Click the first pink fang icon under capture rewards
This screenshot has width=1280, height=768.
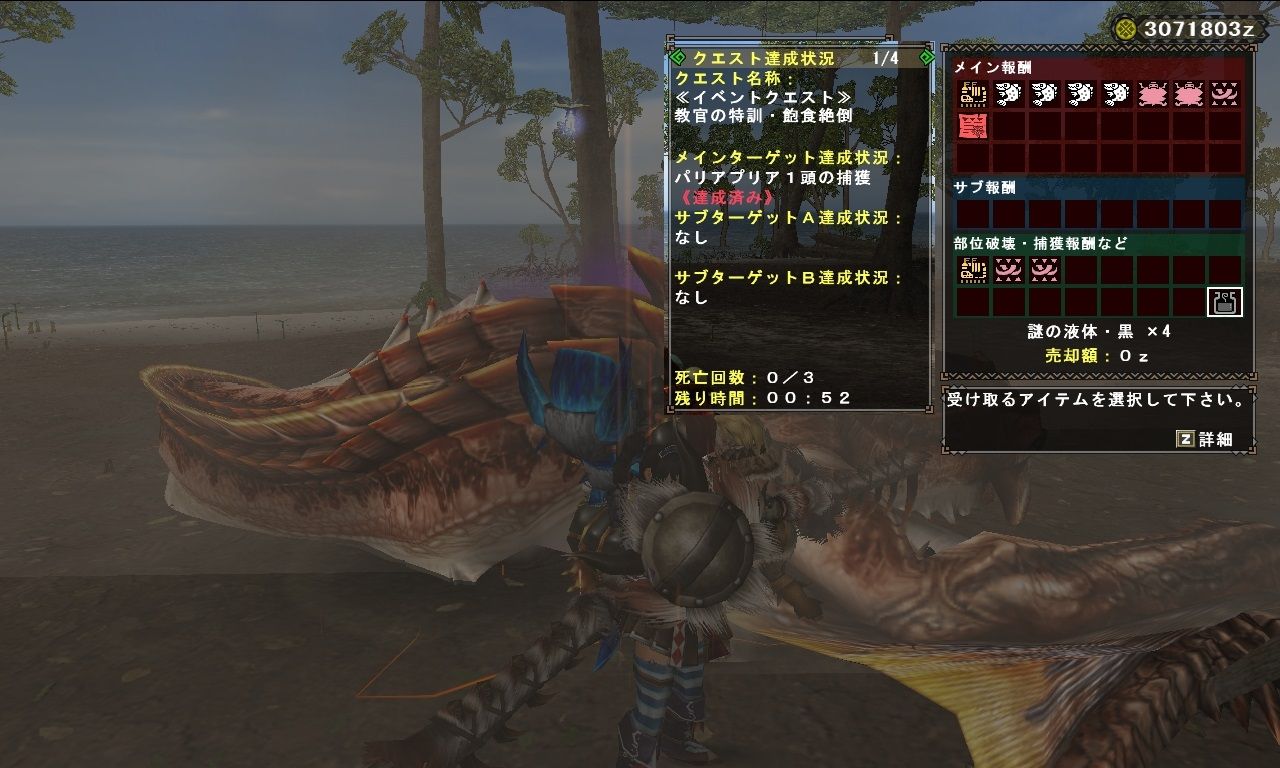point(1009,268)
